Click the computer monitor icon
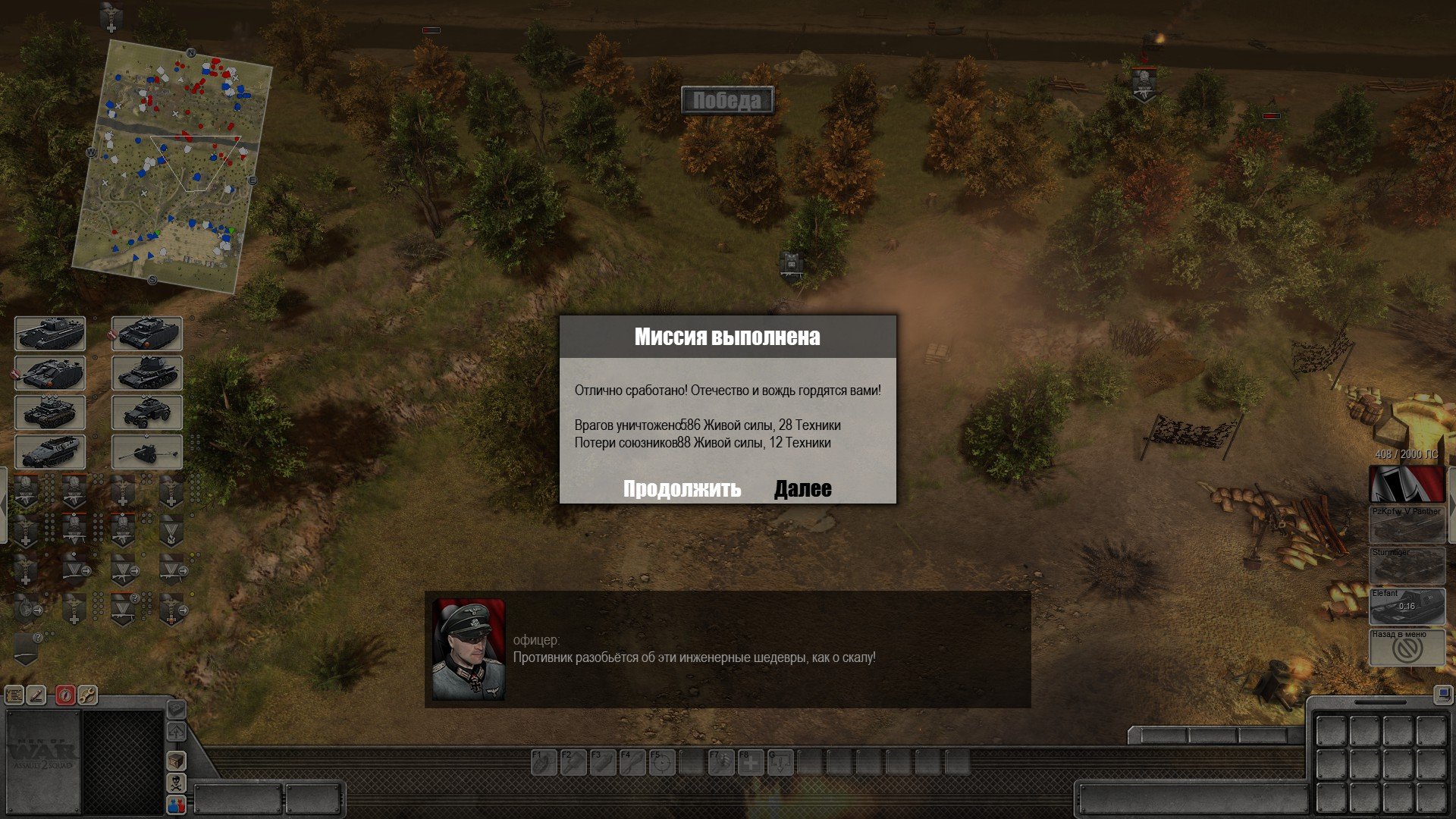 point(1442,693)
